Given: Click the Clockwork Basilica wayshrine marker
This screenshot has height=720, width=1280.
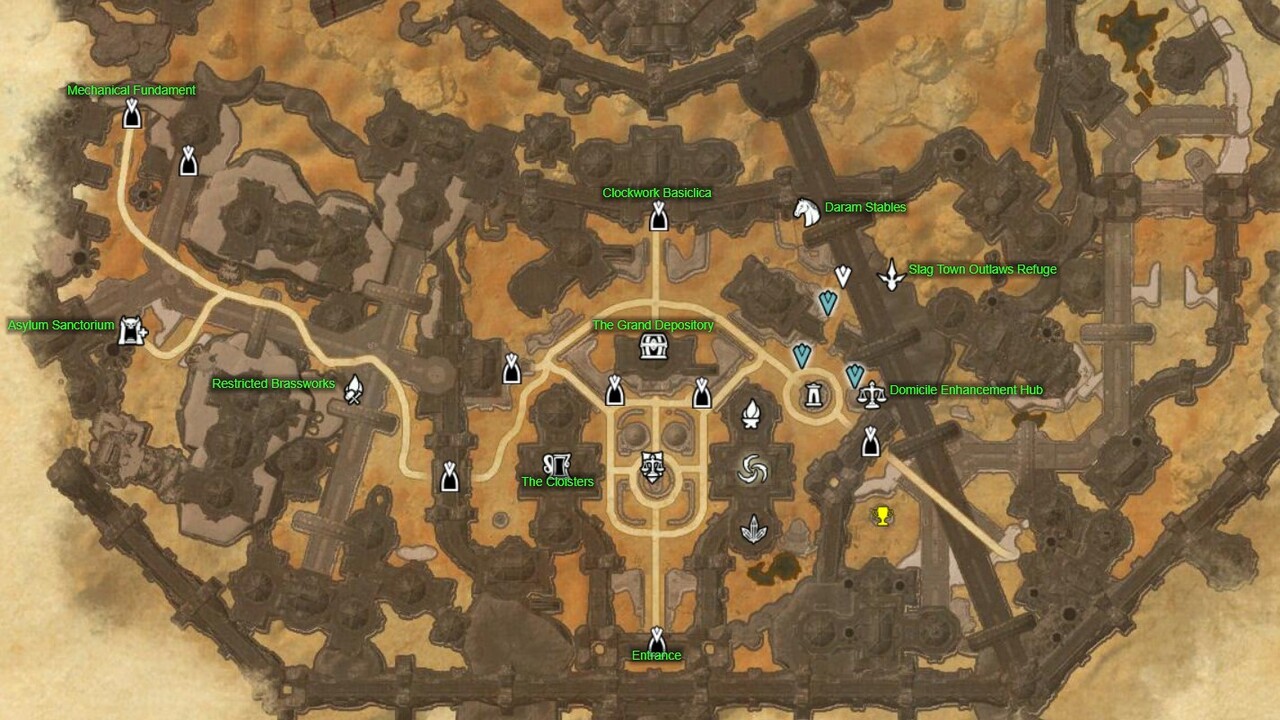Looking at the screenshot, I should (x=657, y=213).
